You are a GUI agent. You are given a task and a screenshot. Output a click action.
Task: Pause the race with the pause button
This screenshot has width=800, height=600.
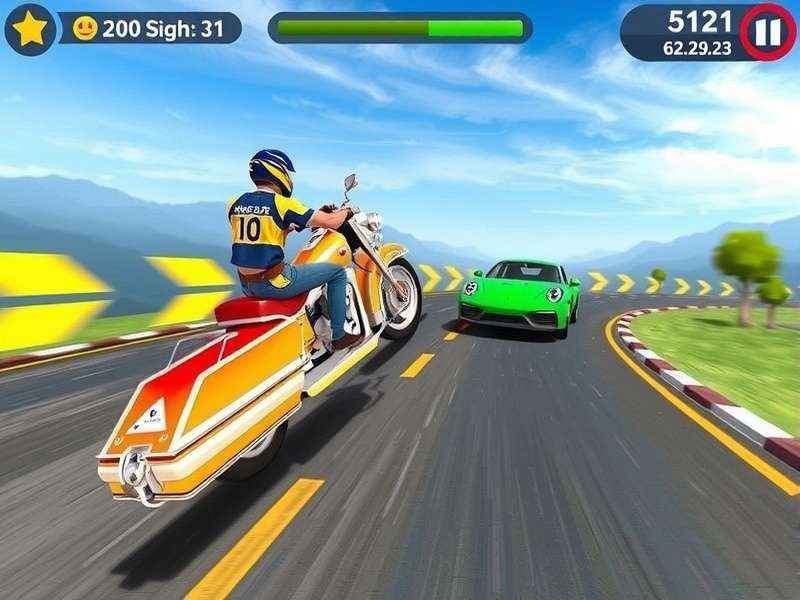(767, 32)
